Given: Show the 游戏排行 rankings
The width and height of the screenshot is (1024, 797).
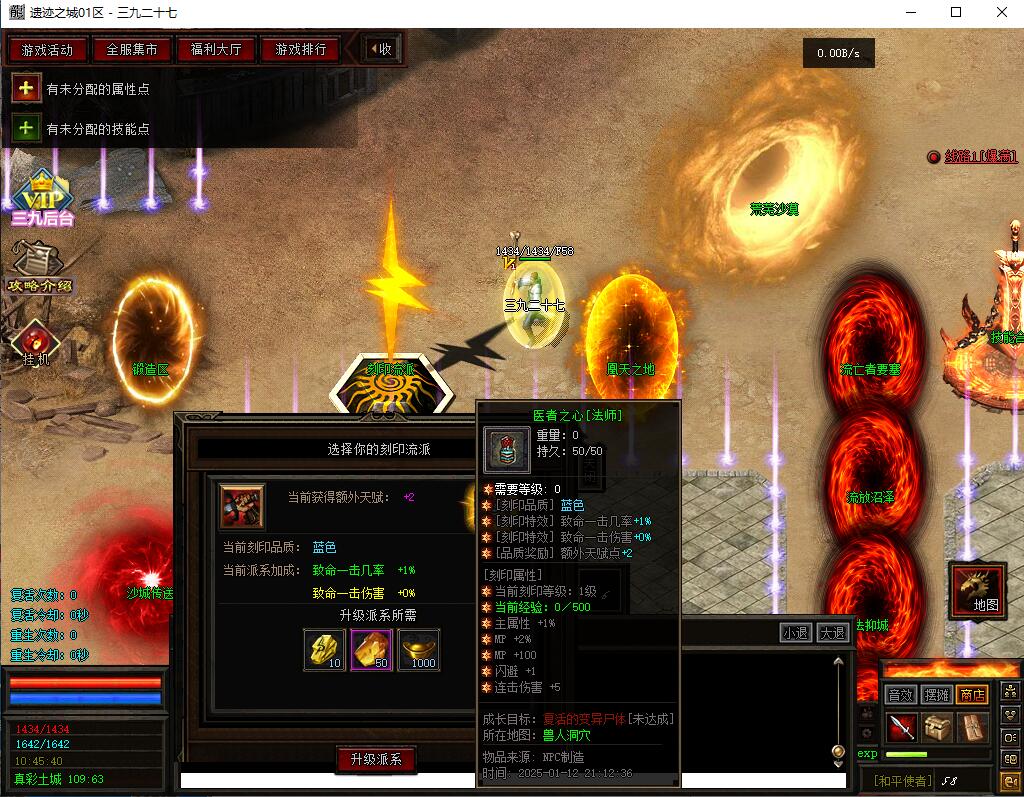Looking at the screenshot, I should pyautogui.click(x=300, y=49).
